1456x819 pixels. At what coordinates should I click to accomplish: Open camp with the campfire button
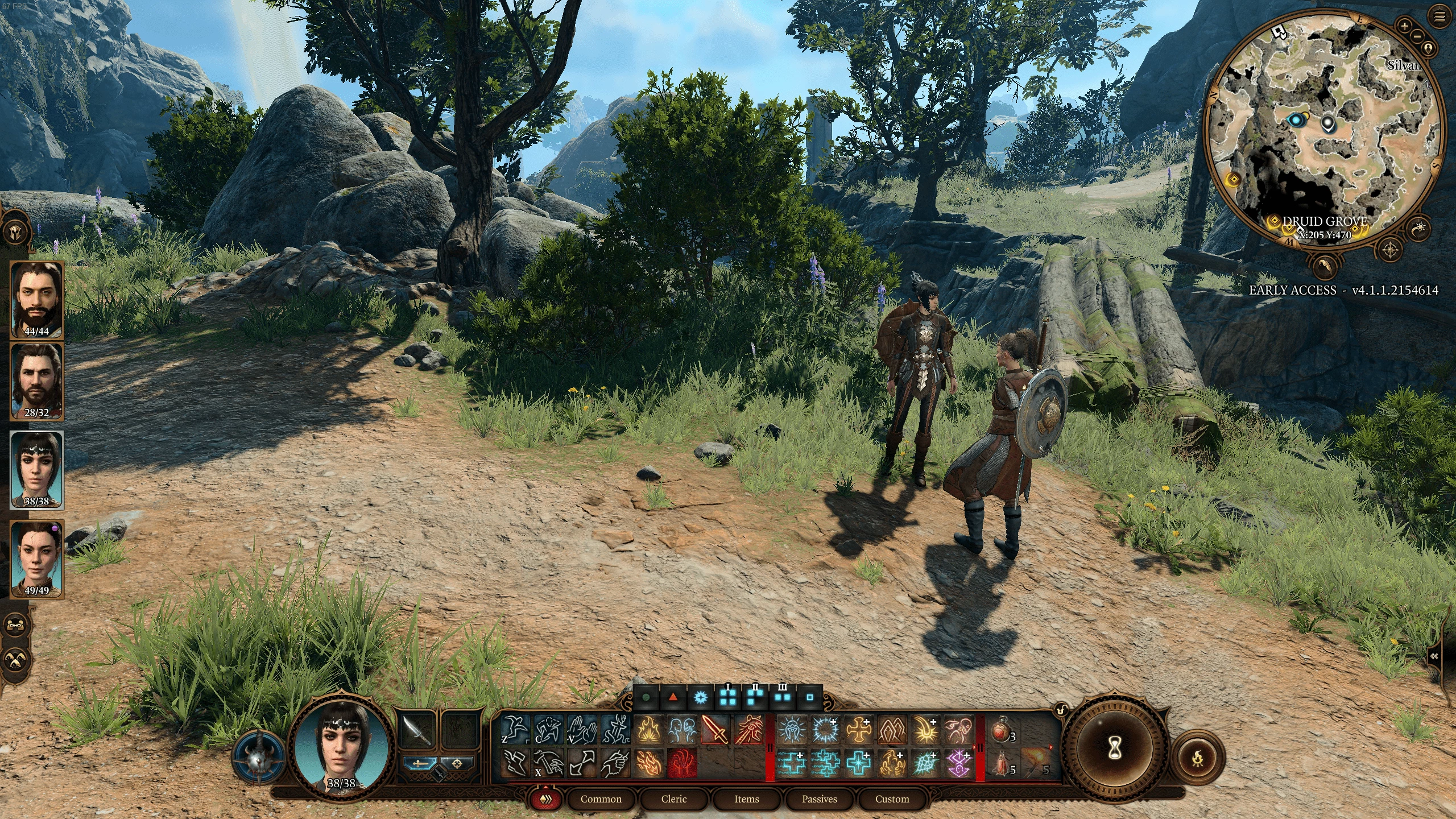[1198, 758]
